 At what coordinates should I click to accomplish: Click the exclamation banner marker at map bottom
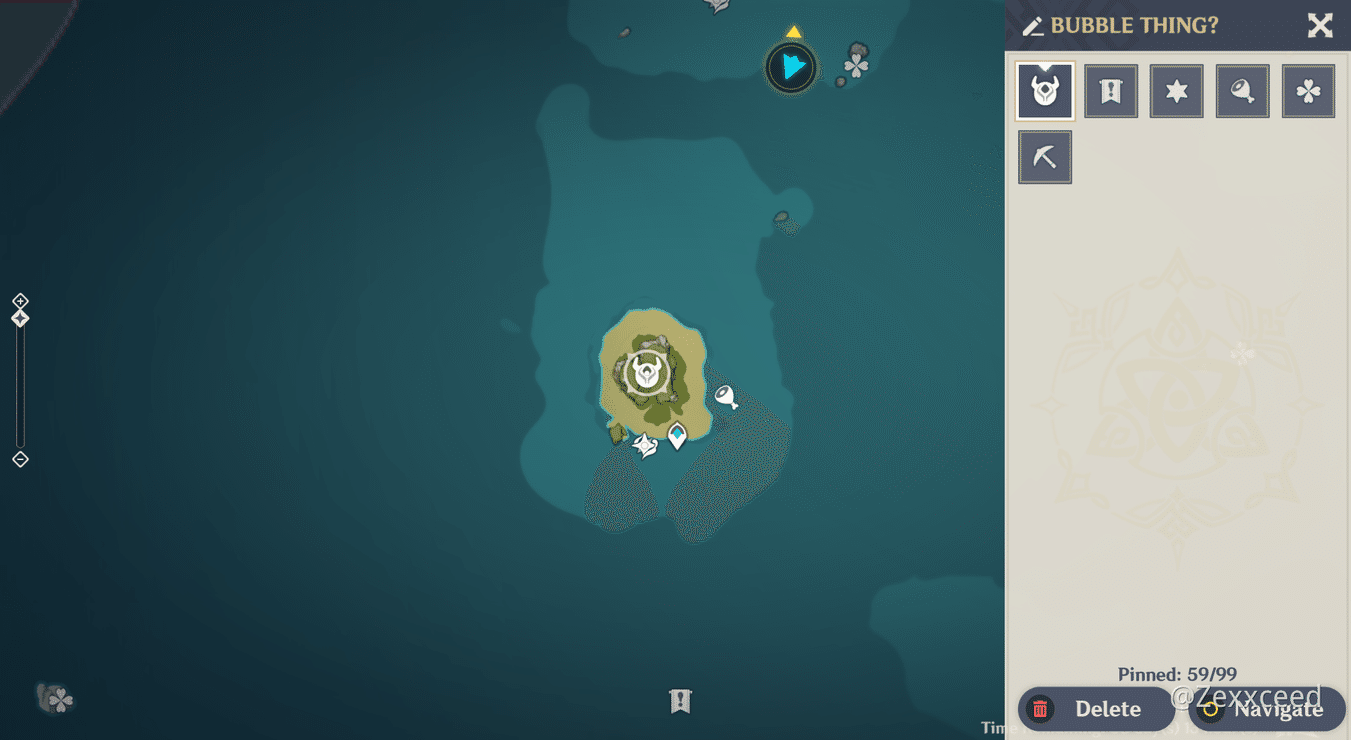click(680, 702)
